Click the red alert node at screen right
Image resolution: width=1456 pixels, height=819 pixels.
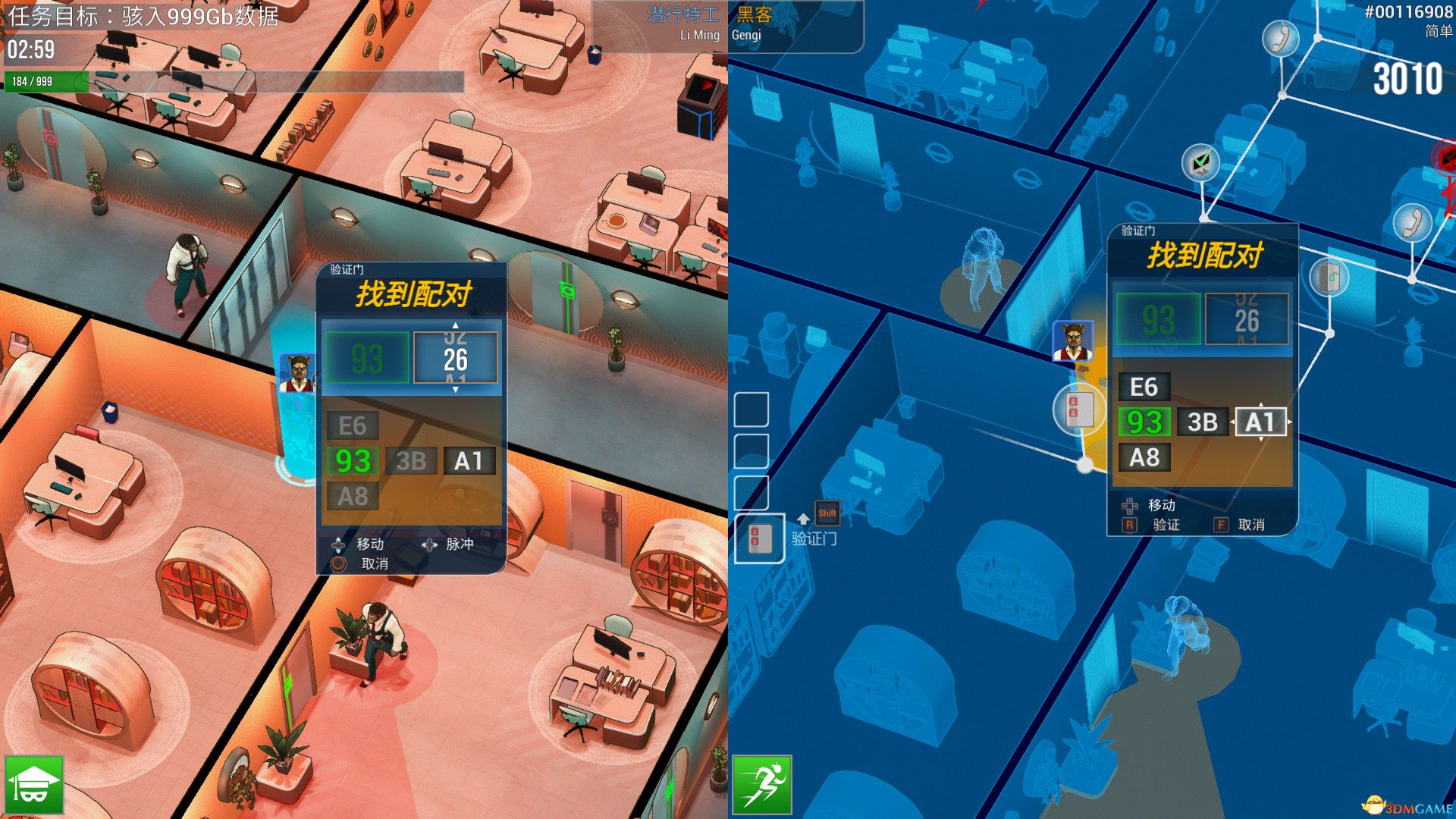[x=1445, y=158]
